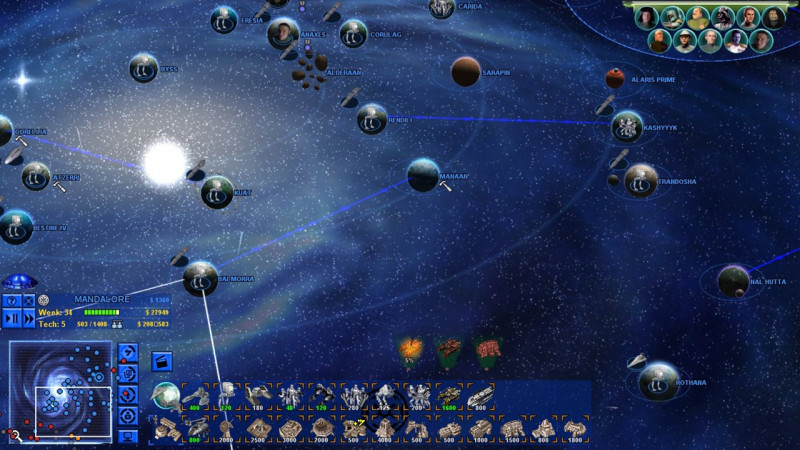This screenshot has width=800, height=450.
Task: Click the monitor-shaped button below minimap filters
Action: coord(128,435)
